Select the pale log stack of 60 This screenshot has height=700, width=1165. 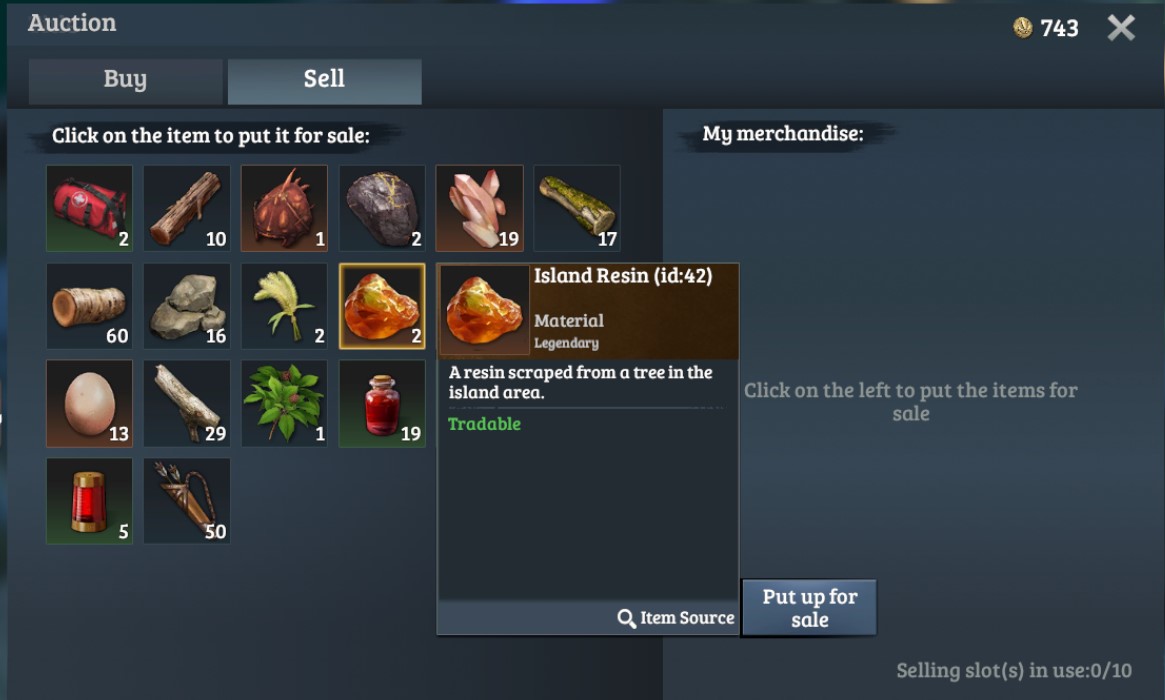[x=89, y=306]
